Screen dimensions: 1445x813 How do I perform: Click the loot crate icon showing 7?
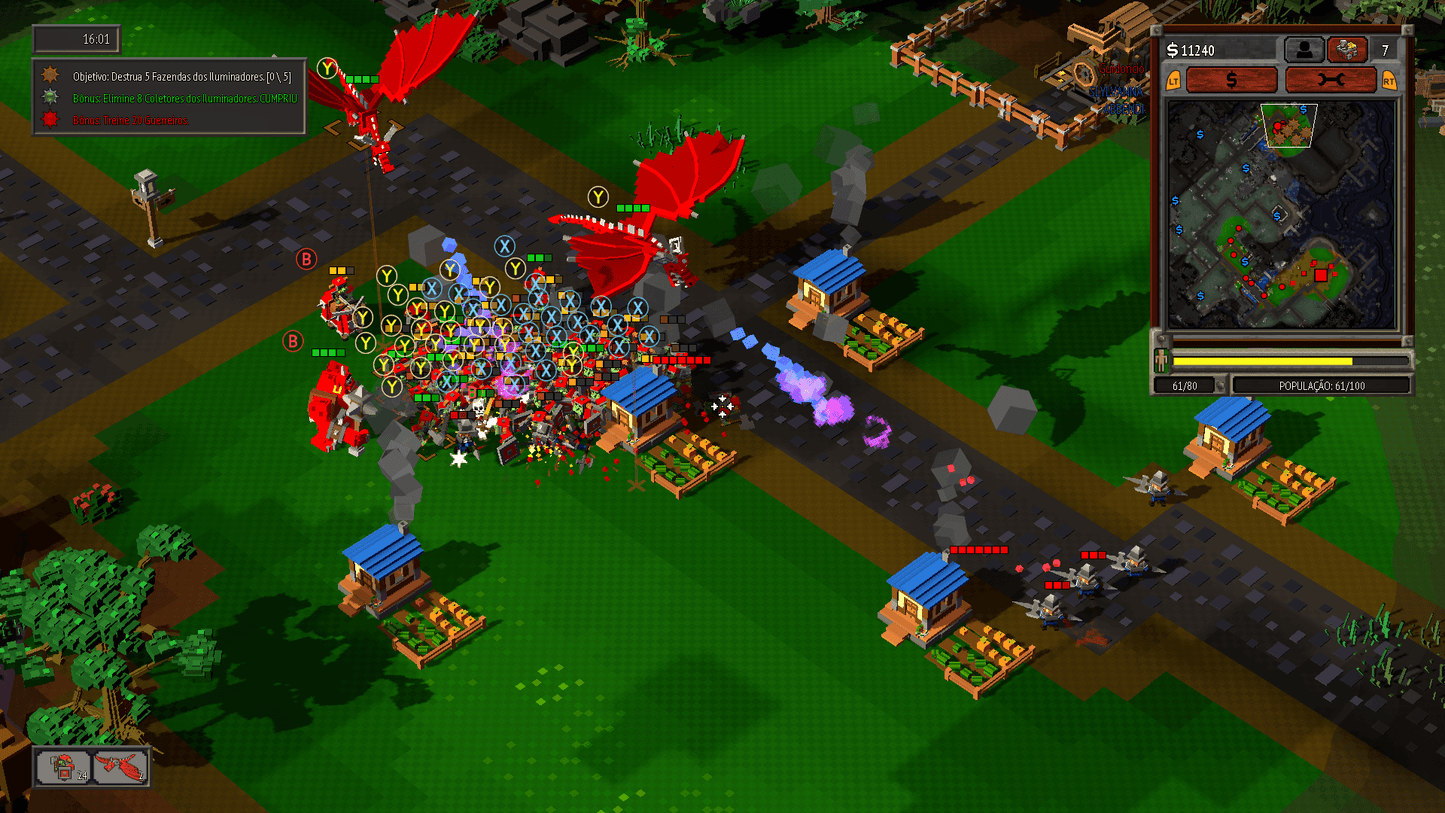[x=1347, y=49]
